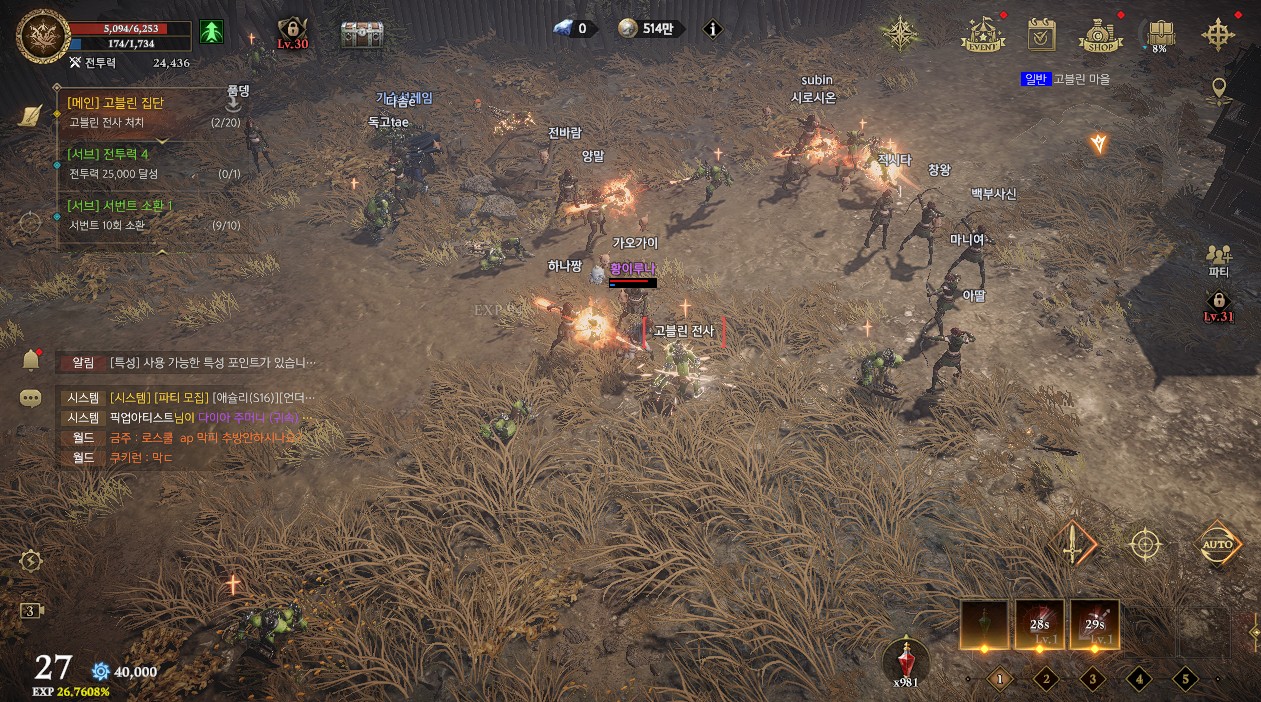The height and width of the screenshot is (702, 1261).
Task: Open the character portrait emblem
Action: pyautogui.click(x=43, y=36)
